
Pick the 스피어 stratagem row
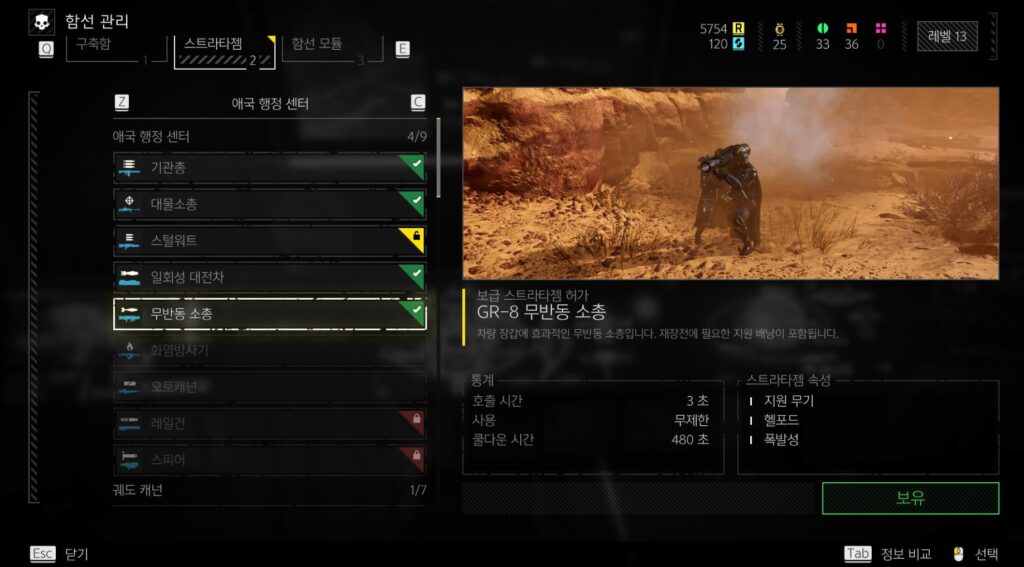(x=269, y=460)
